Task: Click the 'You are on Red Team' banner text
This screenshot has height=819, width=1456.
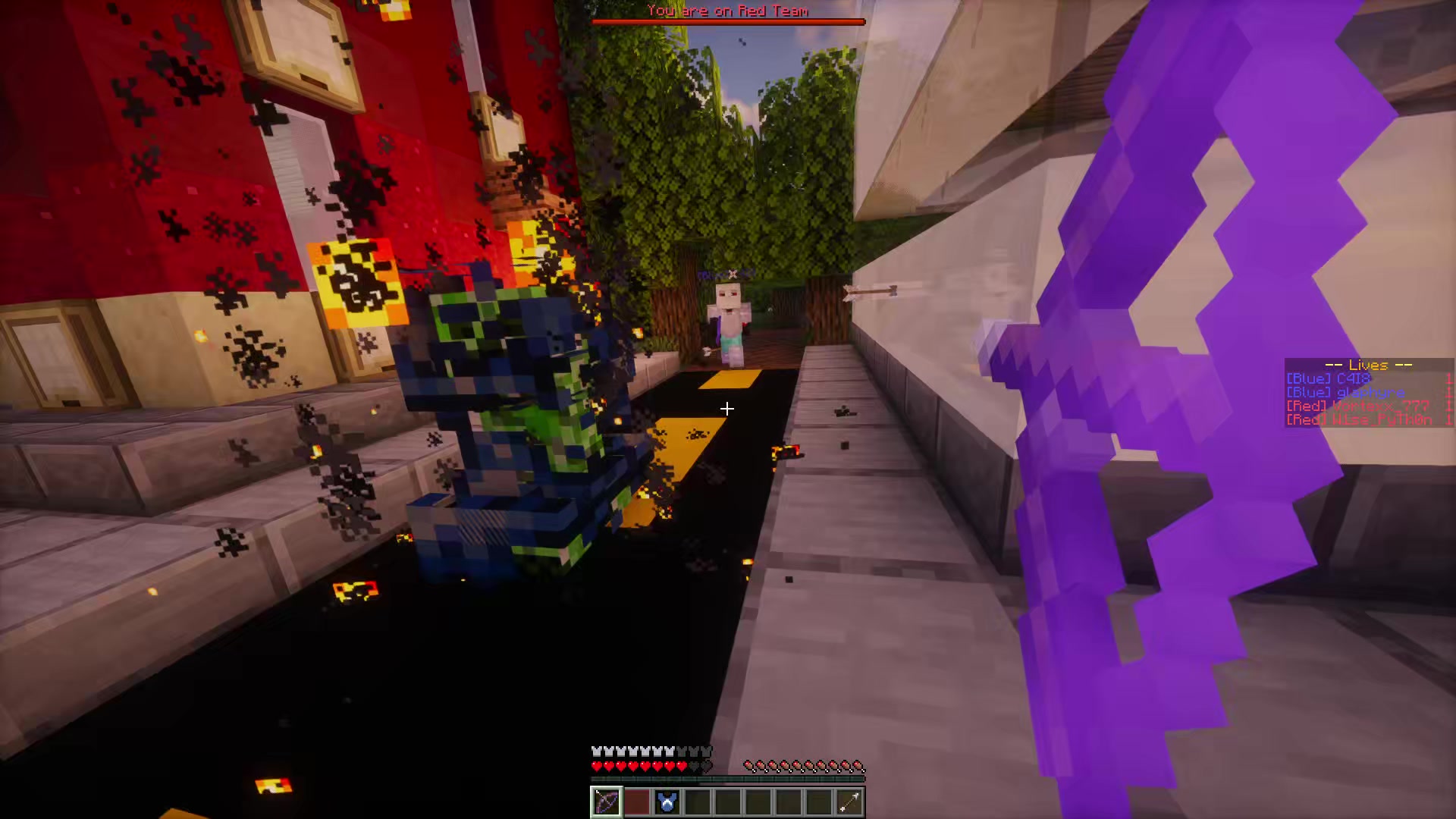Action: tap(726, 11)
